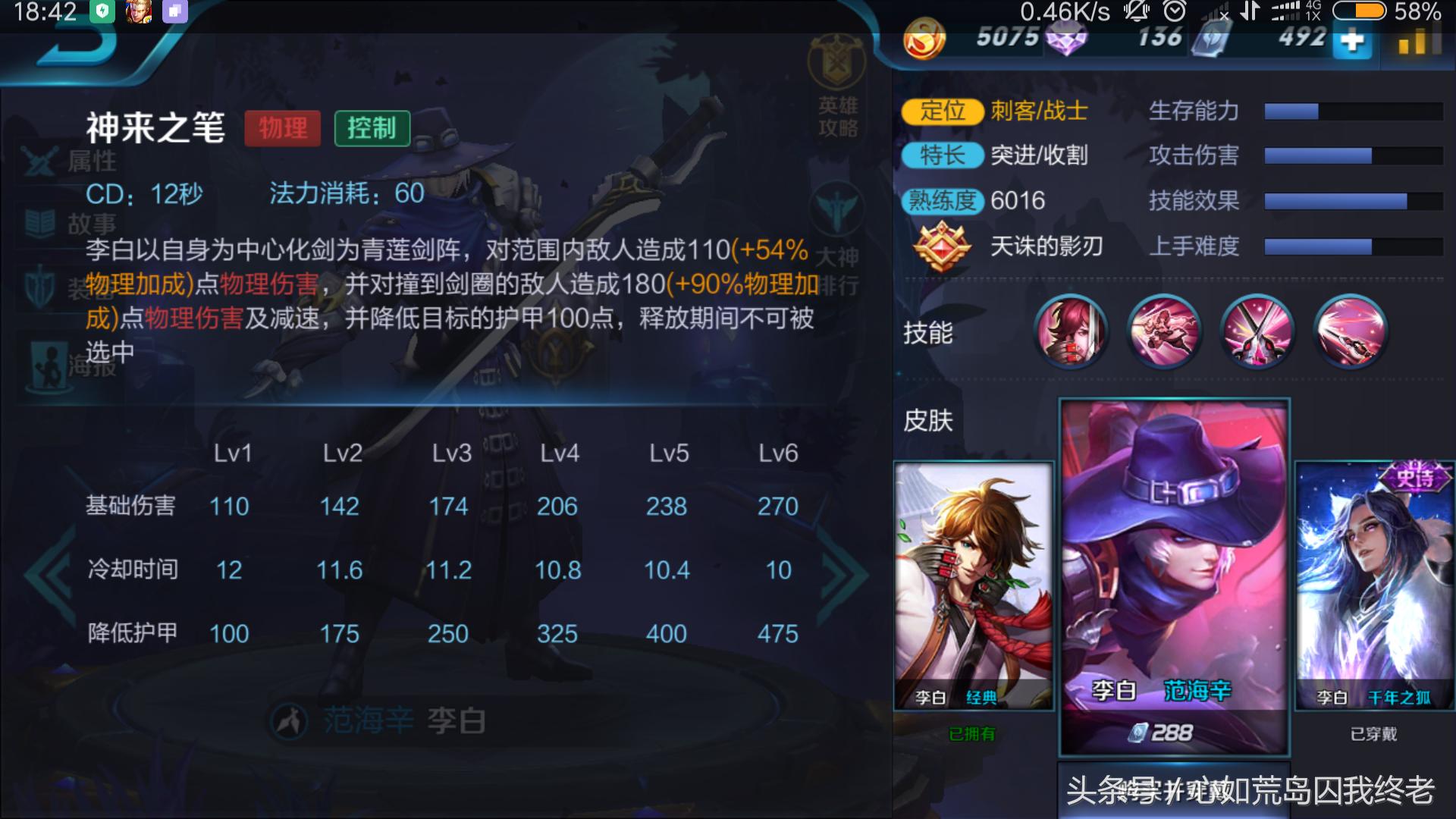Click the 天诛的影刃 proficiency badge

pos(944,246)
